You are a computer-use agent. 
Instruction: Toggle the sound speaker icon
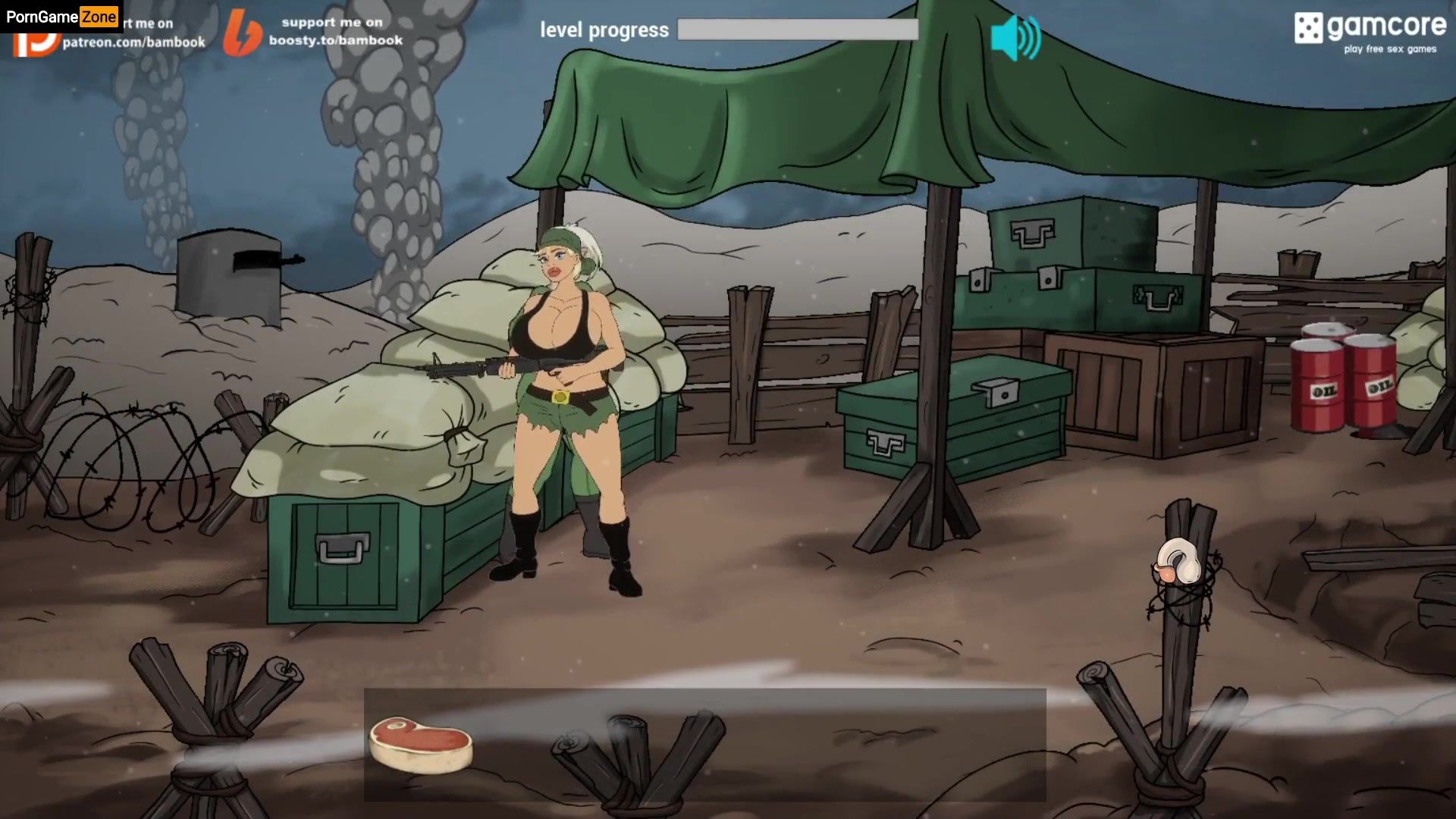coord(1015,38)
